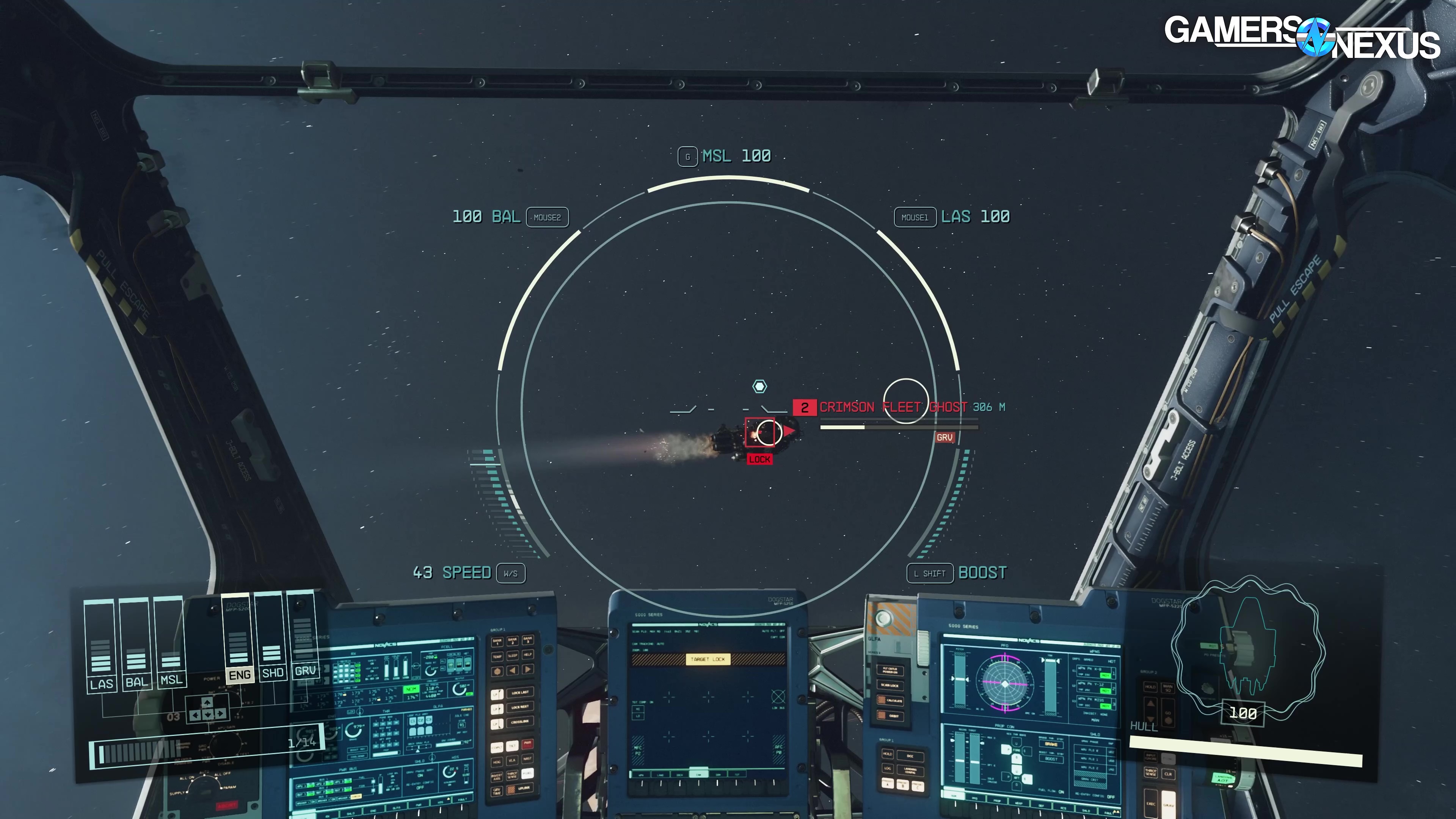Select the LAS power allocation column
Viewport: 1456px width, 819px height.
100,644
